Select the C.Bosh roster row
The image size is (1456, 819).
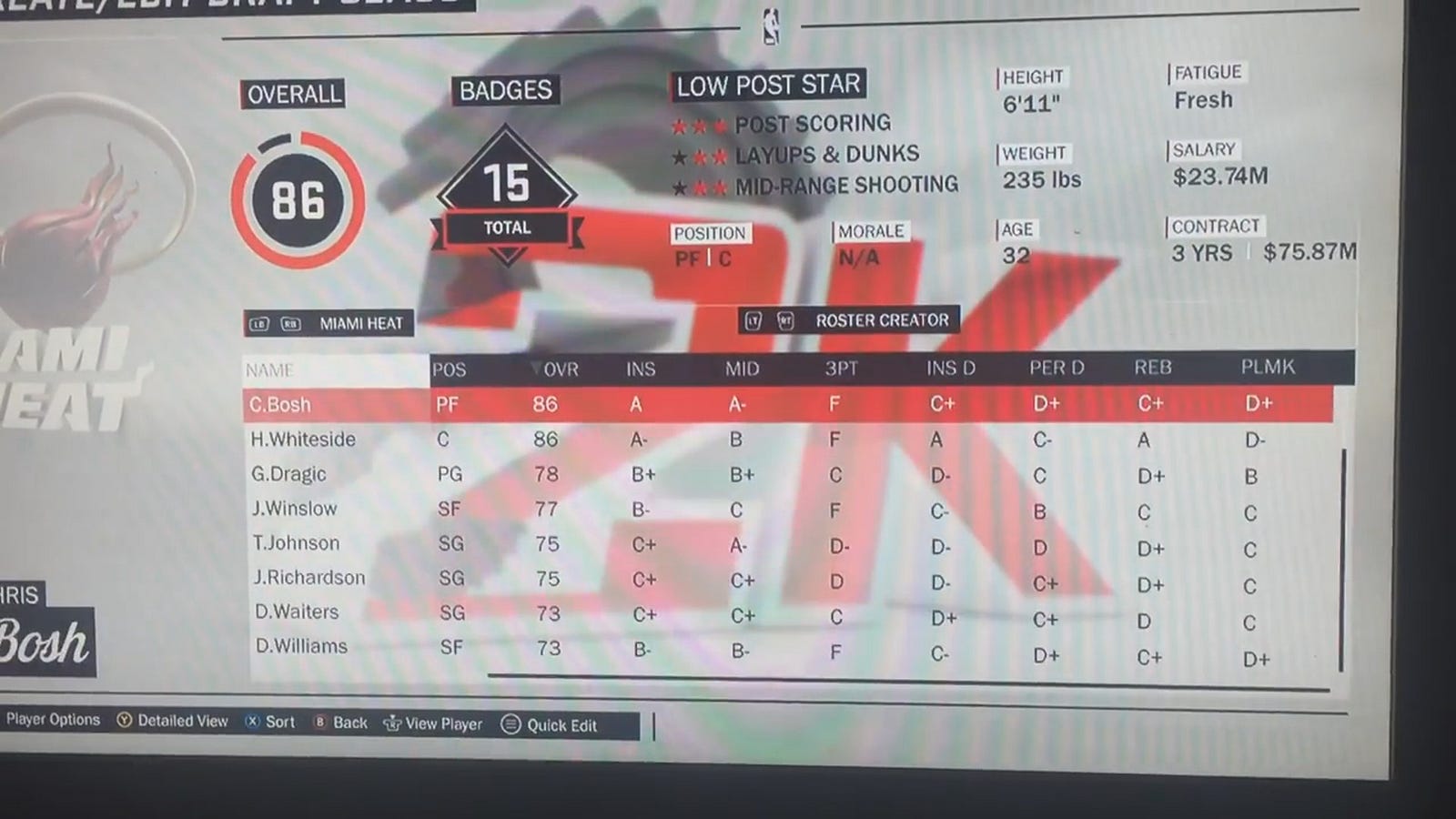coord(281,405)
